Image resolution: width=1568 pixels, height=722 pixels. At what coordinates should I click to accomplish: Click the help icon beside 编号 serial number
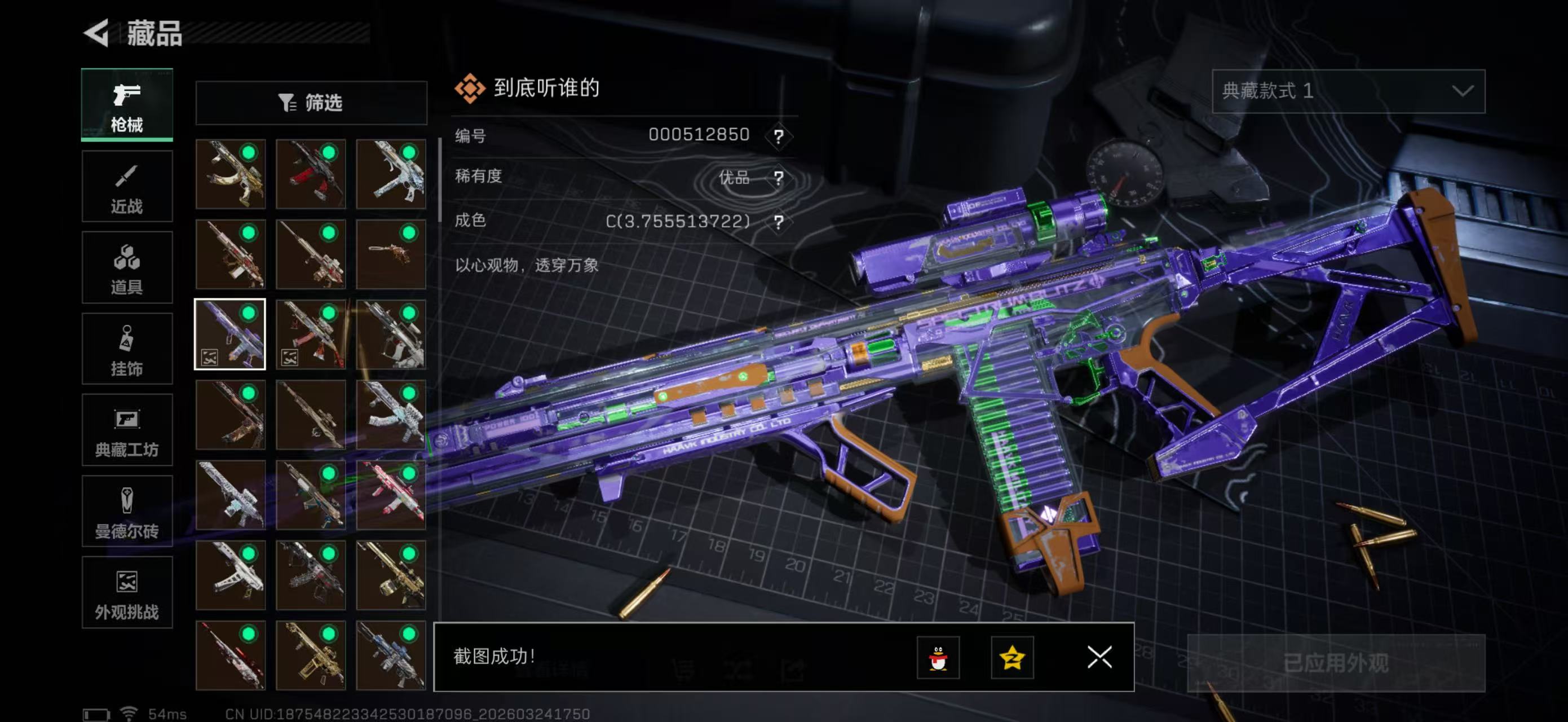(x=779, y=136)
